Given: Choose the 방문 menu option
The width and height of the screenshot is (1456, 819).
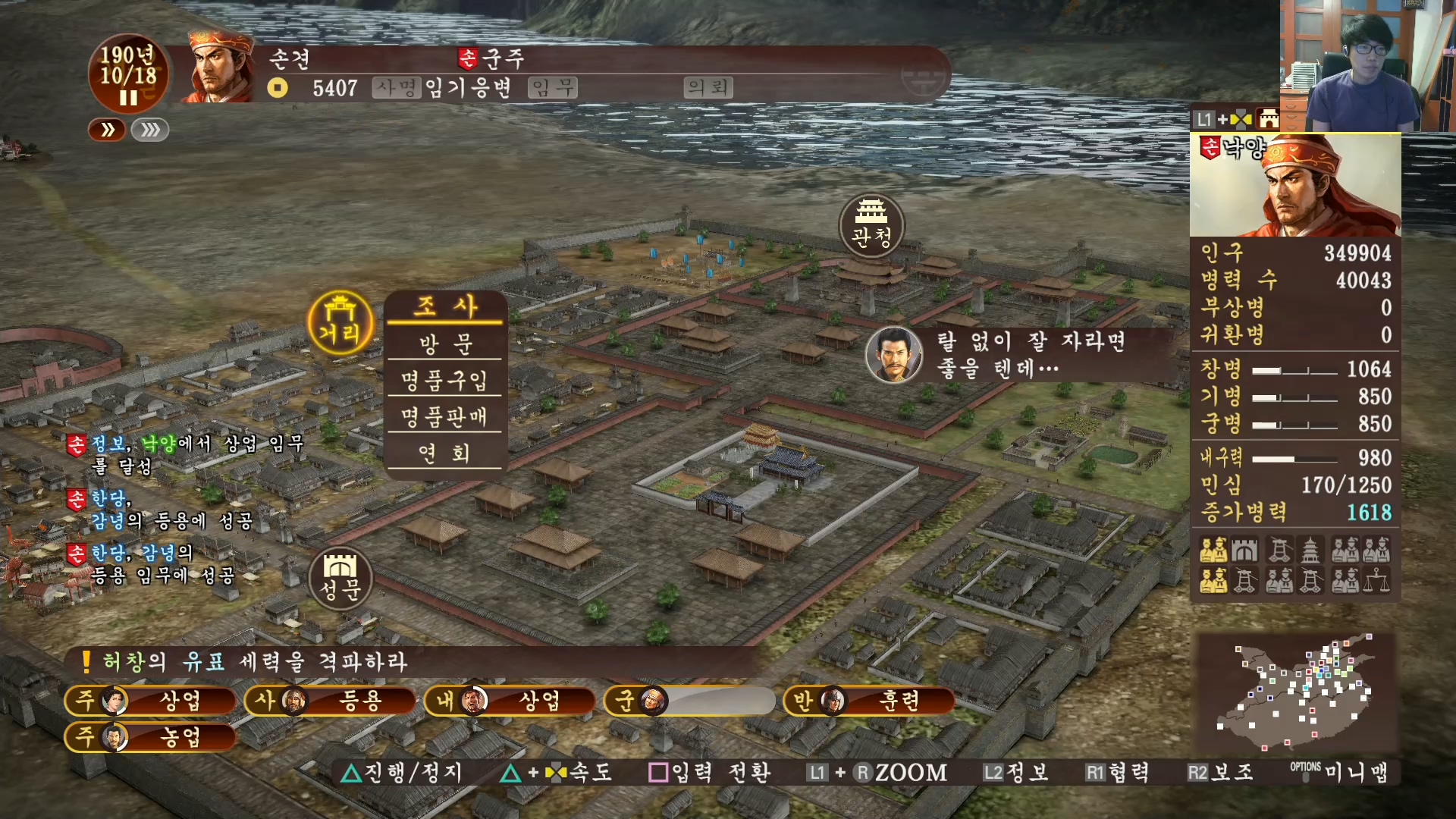Looking at the screenshot, I should pos(444,344).
